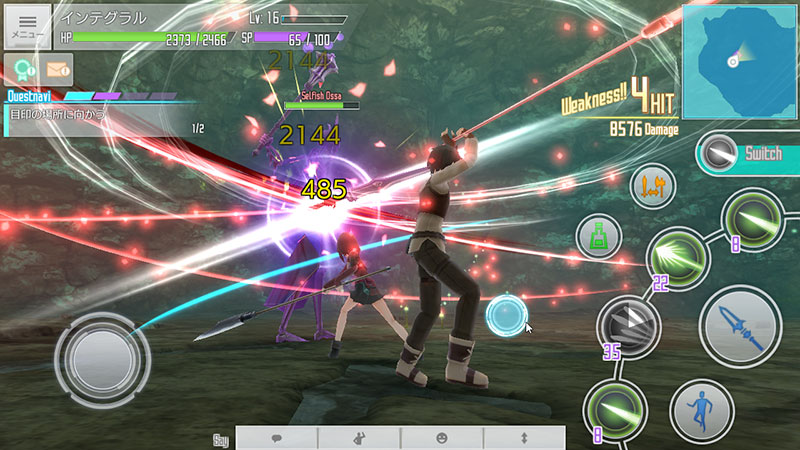Tap the Switch weapon button
This screenshot has width=800, height=450.
[750, 155]
